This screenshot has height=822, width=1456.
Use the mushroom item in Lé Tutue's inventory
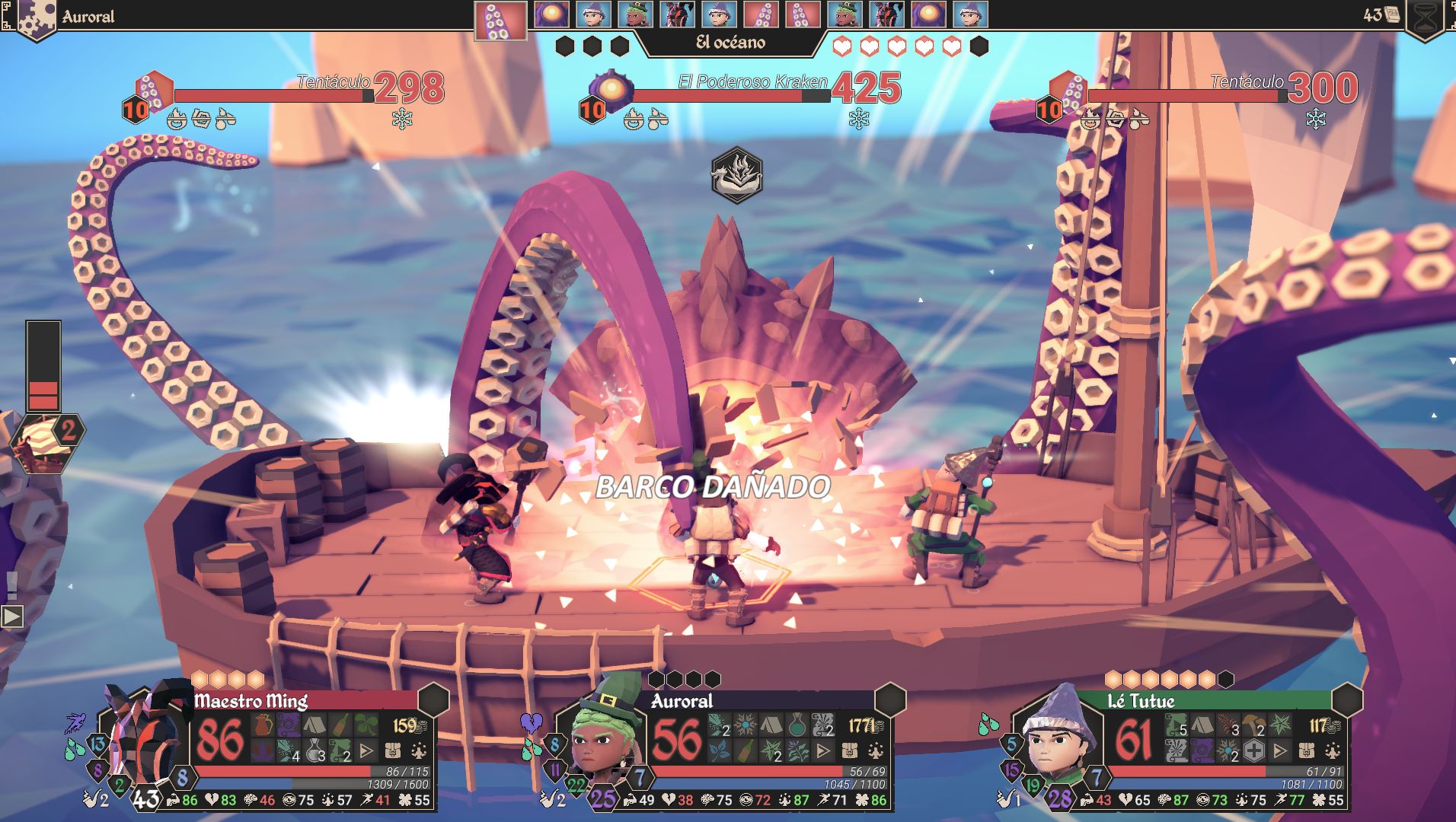pos(1253,725)
